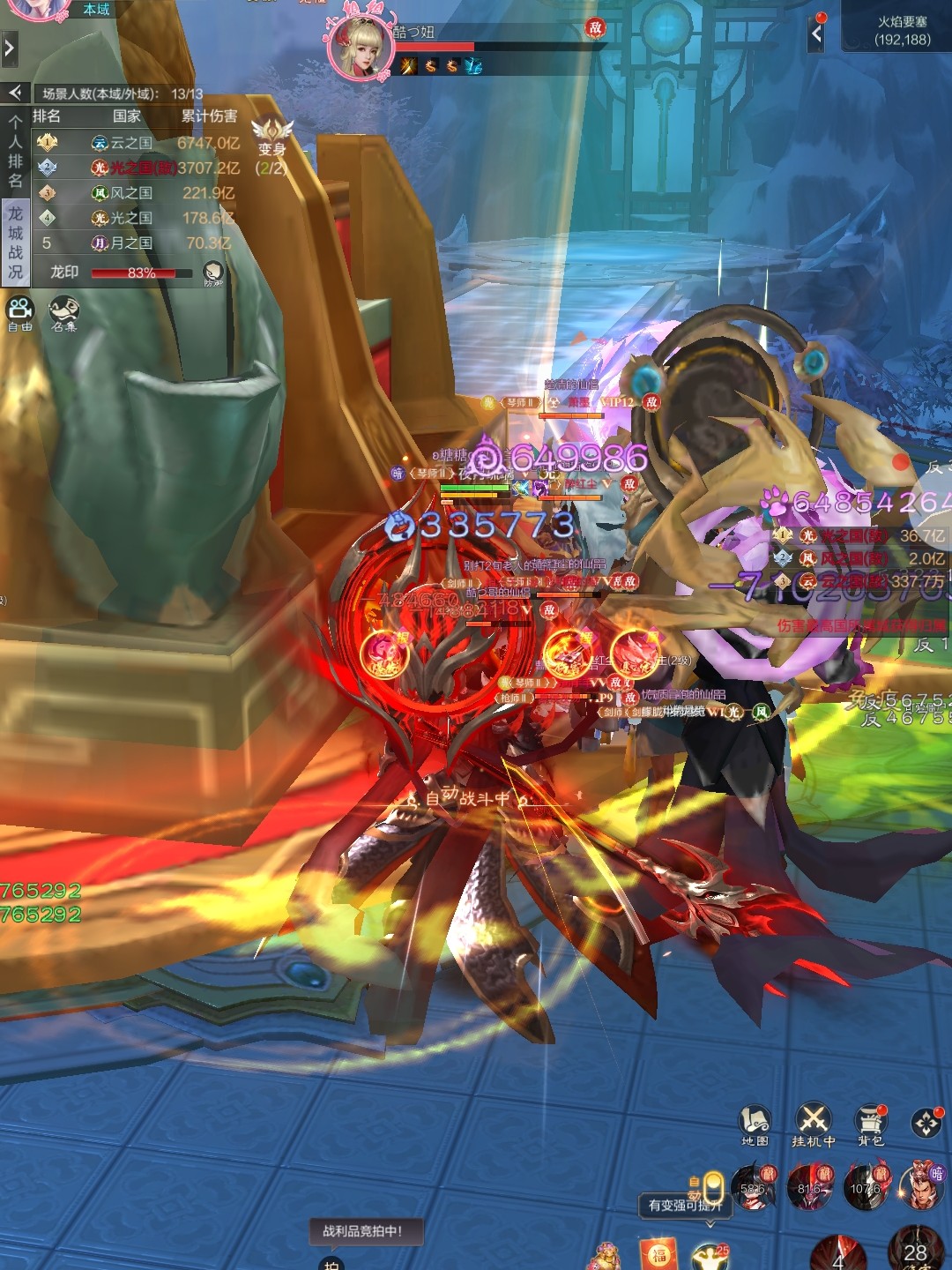The image size is (952, 1270).
Task: Expand the side panel with the right arrow
Action: pyautogui.click(x=9, y=48)
